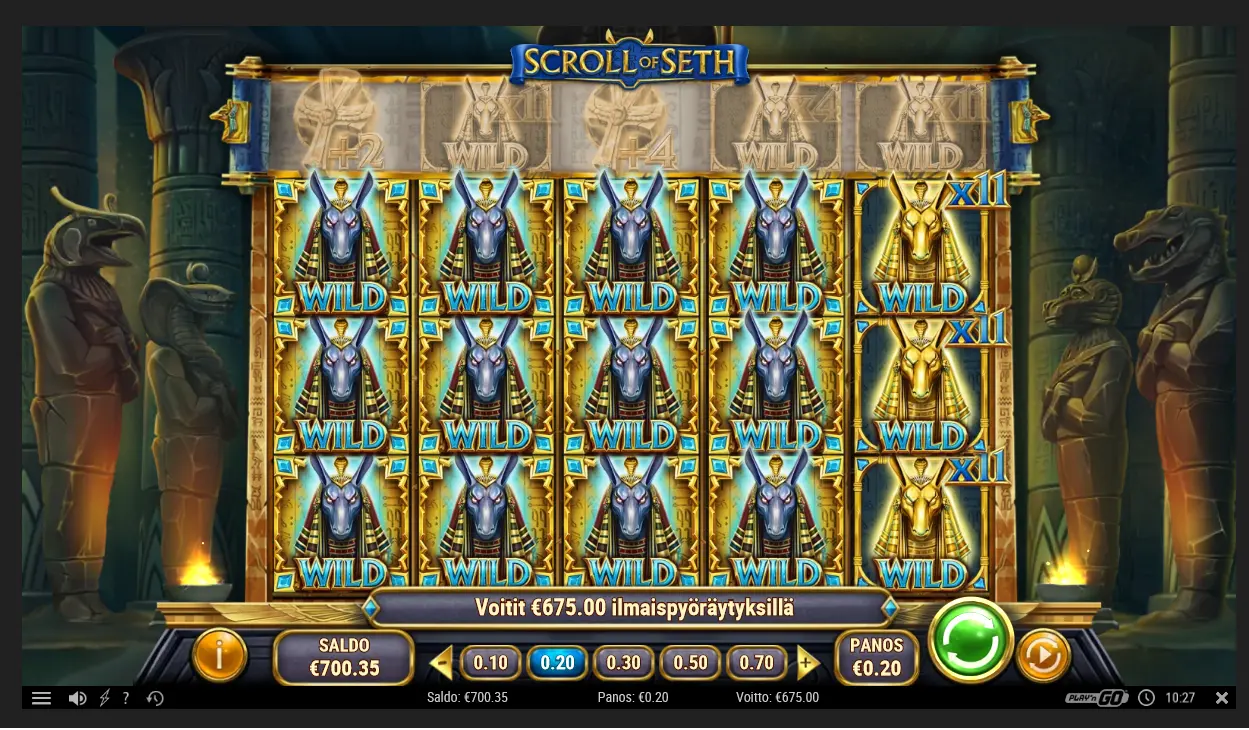This screenshot has width=1249, height=730.
Task: Open the hamburger menu
Action: (x=41, y=698)
